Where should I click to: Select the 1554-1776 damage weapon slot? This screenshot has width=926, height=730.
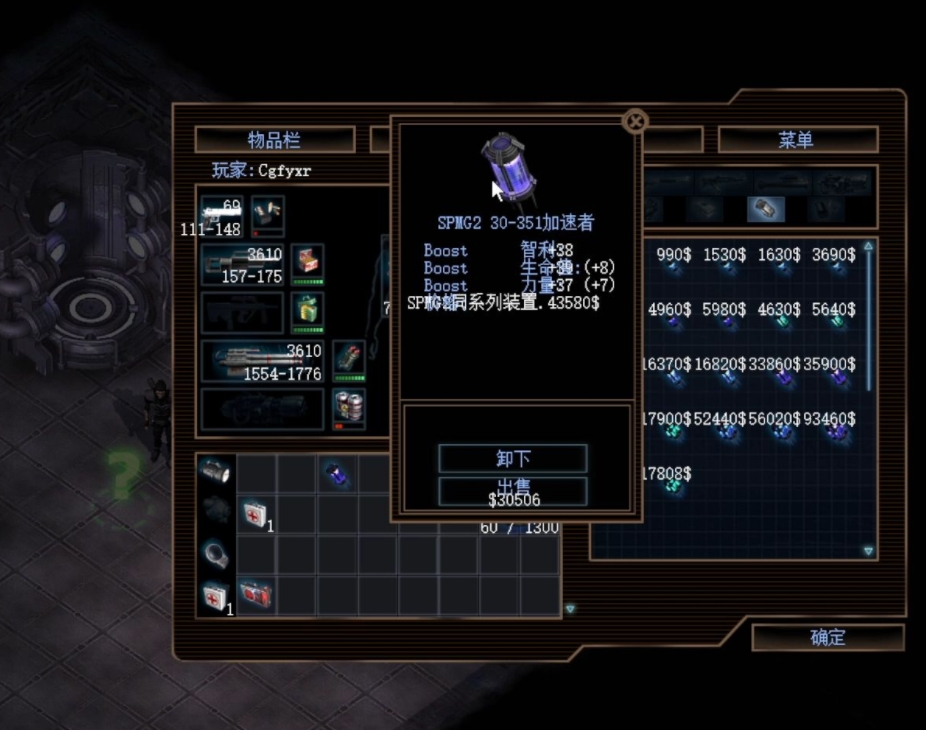[263, 361]
